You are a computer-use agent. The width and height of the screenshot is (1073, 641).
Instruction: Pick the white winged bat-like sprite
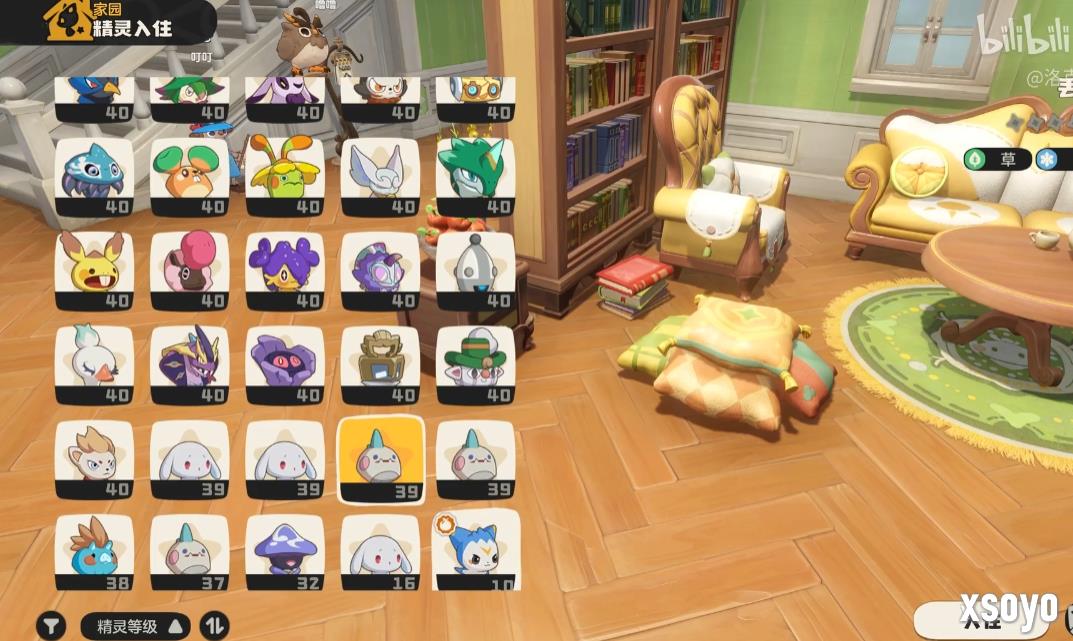379,176
